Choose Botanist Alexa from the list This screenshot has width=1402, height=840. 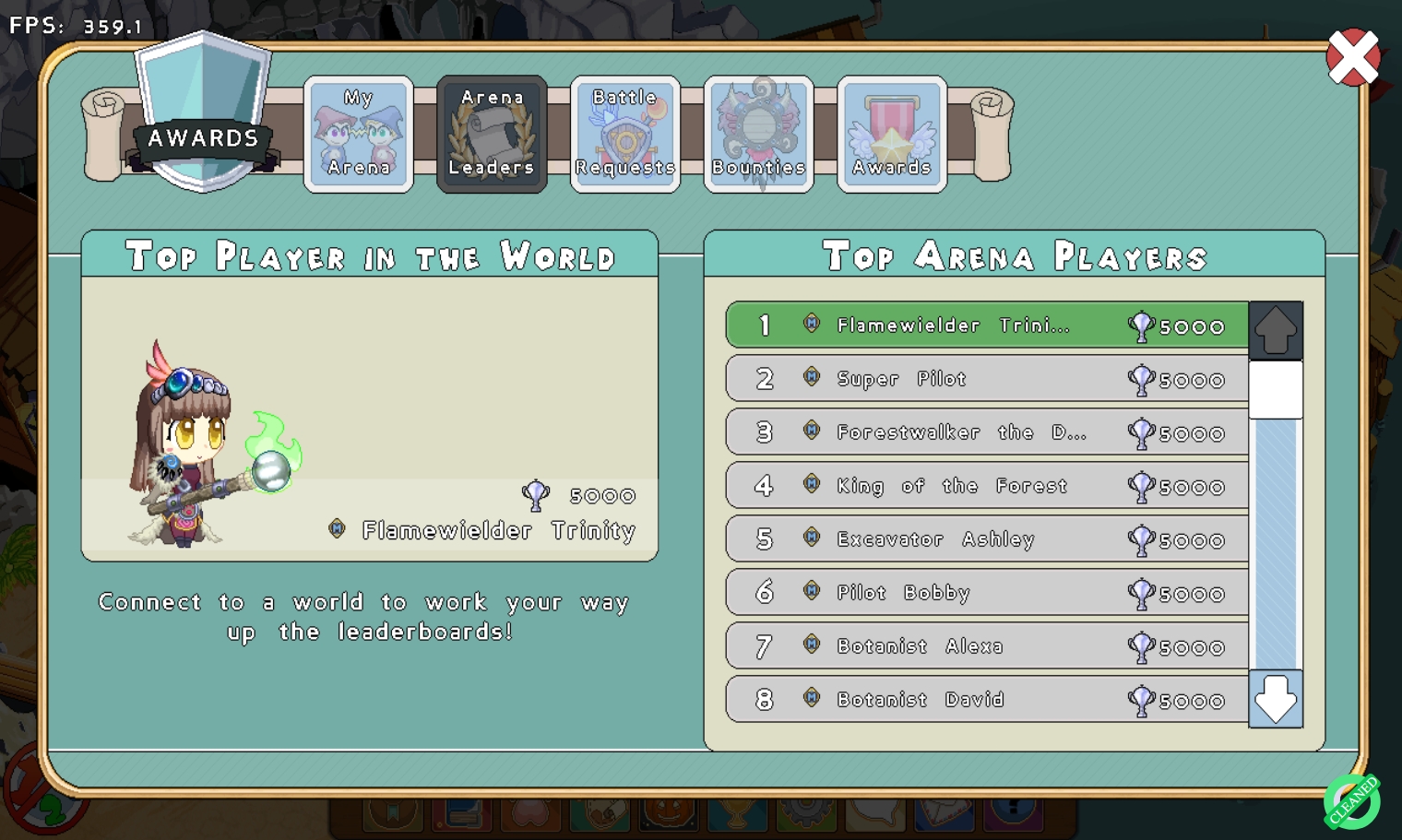pyautogui.click(x=987, y=646)
